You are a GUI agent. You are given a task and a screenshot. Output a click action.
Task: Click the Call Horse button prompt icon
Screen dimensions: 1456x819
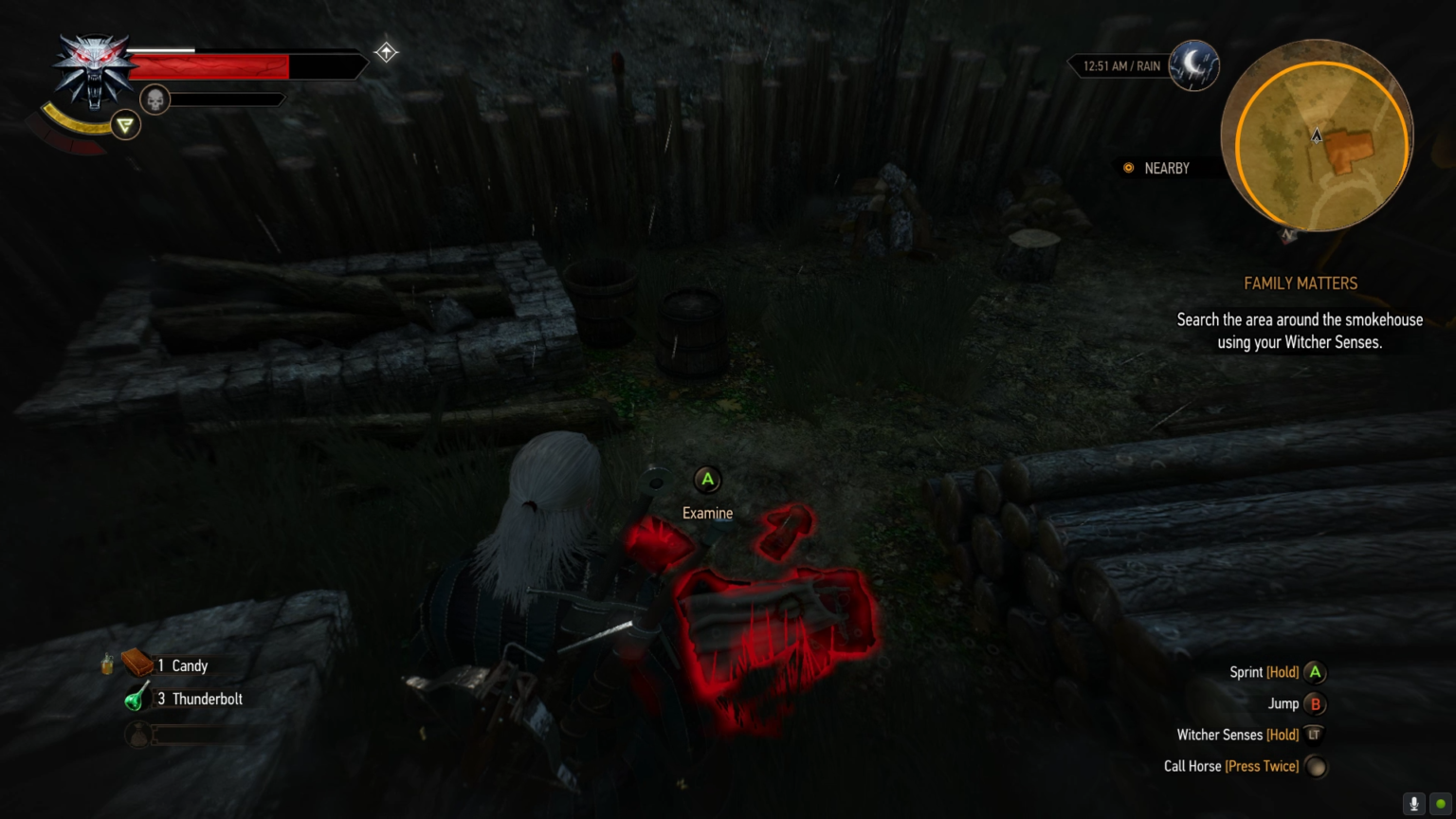click(x=1317, y=766)
